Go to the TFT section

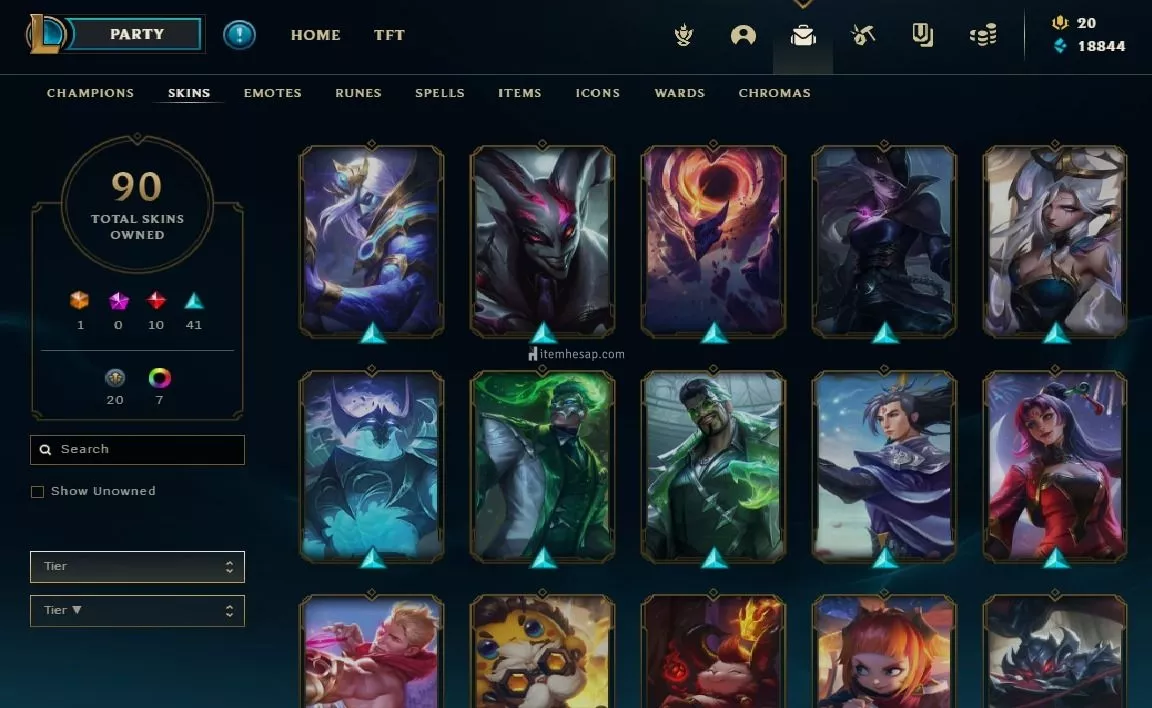[x=389, y=35]
